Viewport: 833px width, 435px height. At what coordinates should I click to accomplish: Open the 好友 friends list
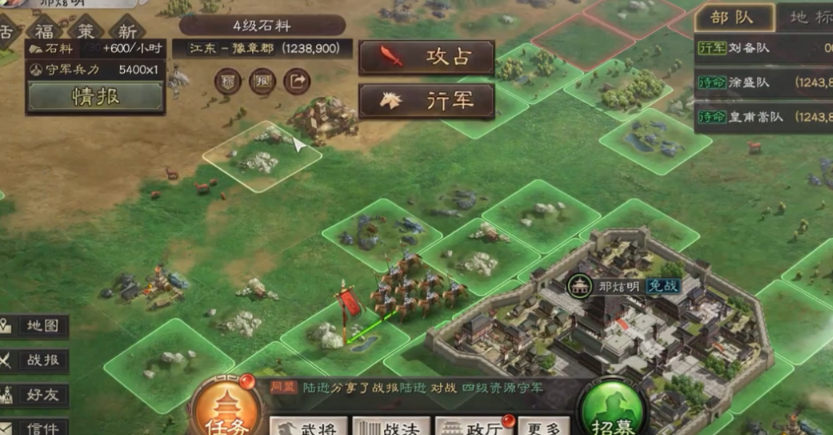click(x=36, y=394)
